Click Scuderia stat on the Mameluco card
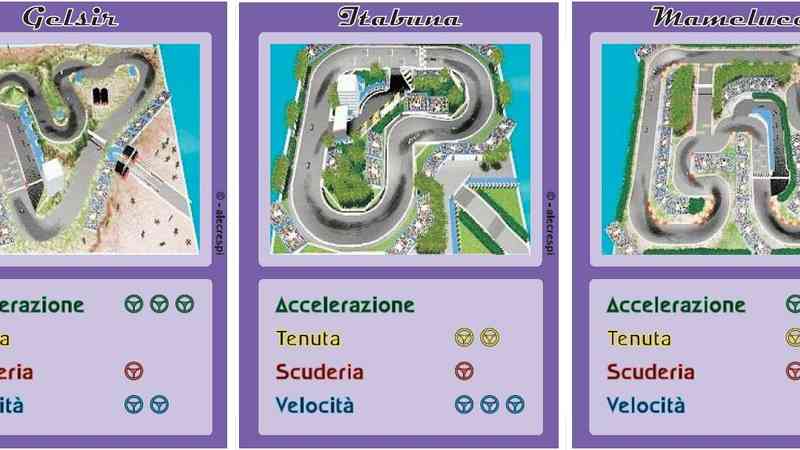 (x=651, y=372)
